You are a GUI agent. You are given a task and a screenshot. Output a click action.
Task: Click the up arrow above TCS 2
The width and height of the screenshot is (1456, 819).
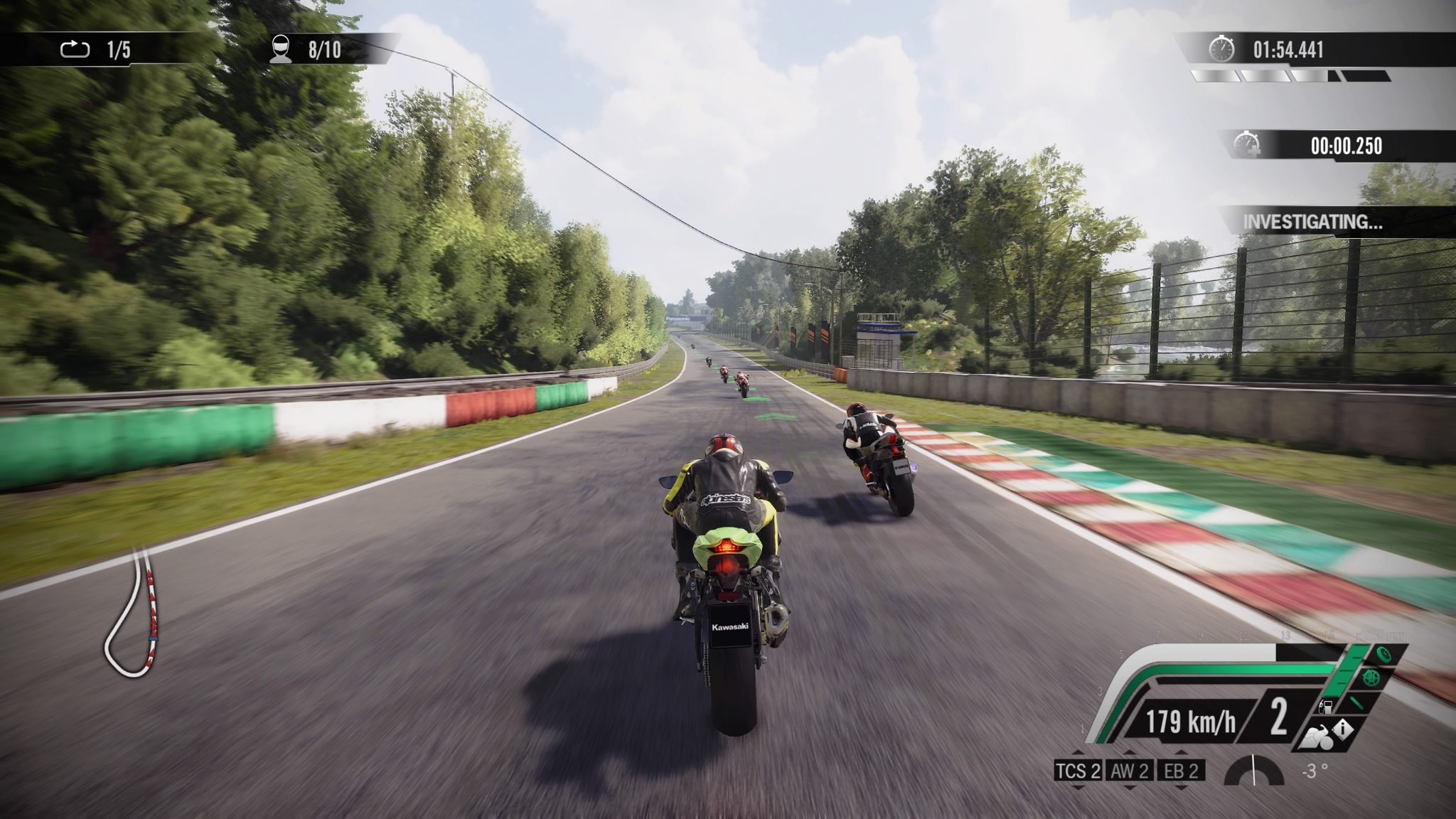tap(1078, 754)
